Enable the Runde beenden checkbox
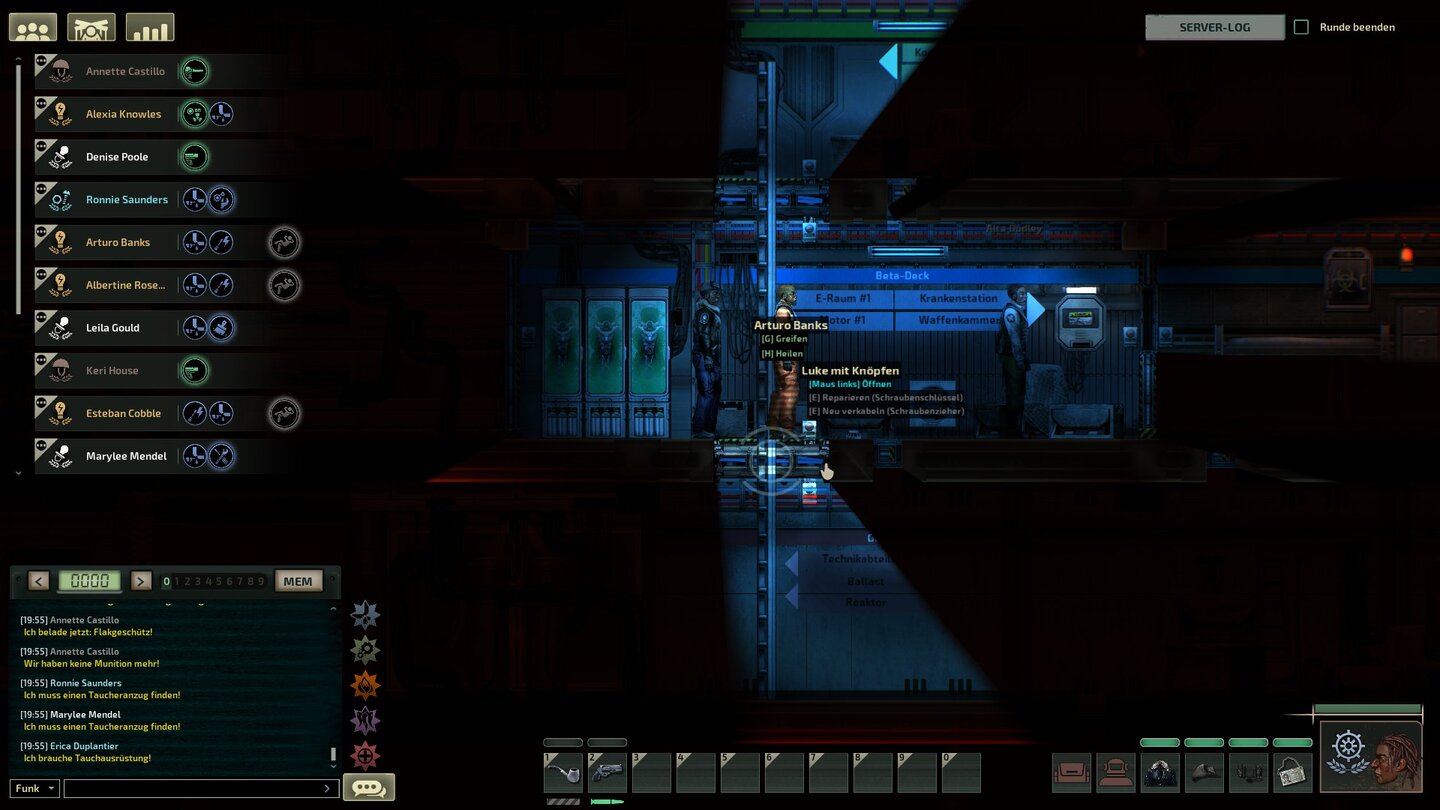 point(1301,27)
